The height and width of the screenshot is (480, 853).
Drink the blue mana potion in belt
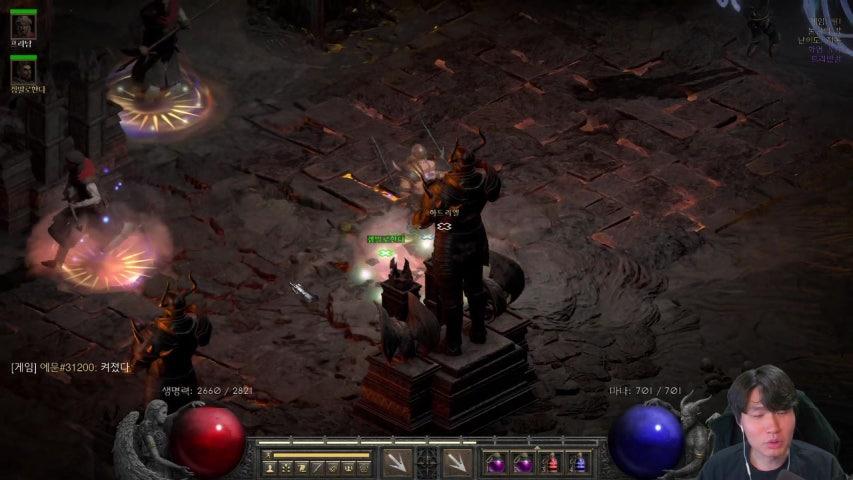click(x=579, y=463)
